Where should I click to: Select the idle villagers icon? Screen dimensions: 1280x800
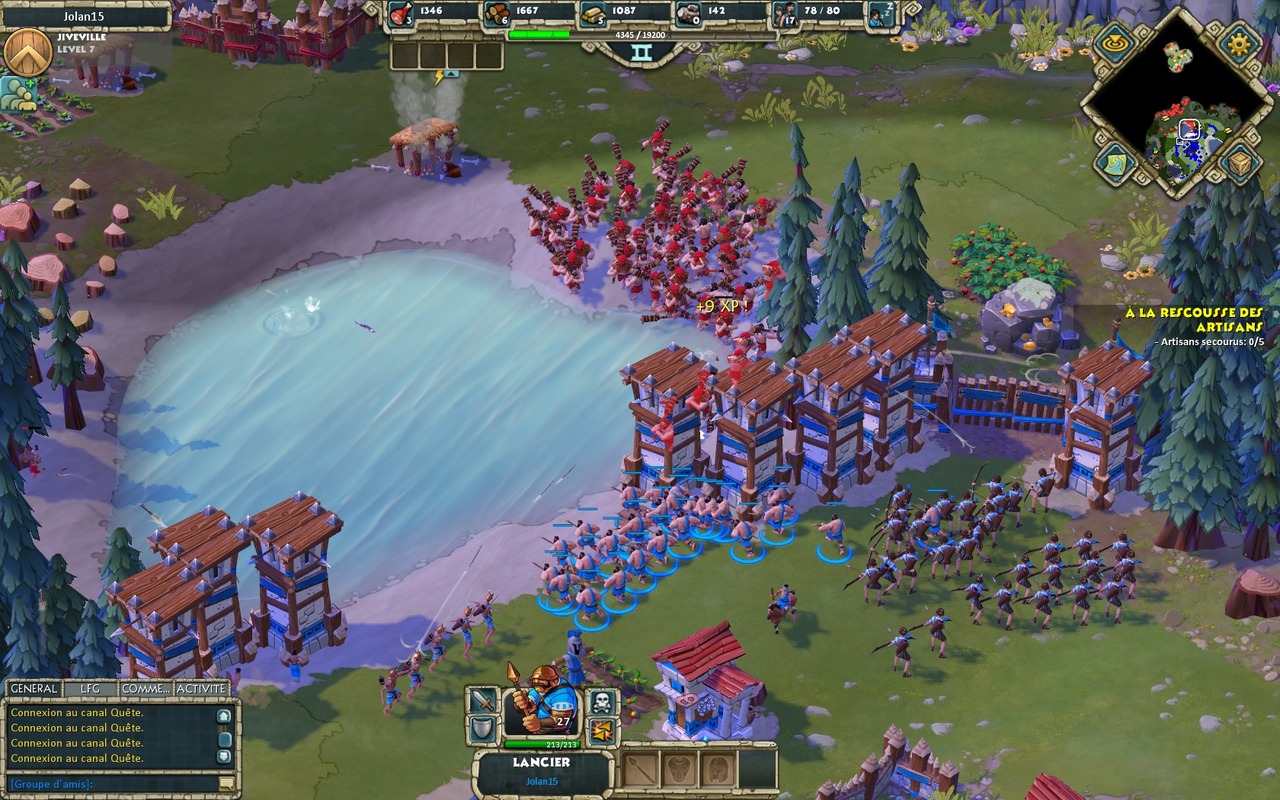[x=880, y=14]
